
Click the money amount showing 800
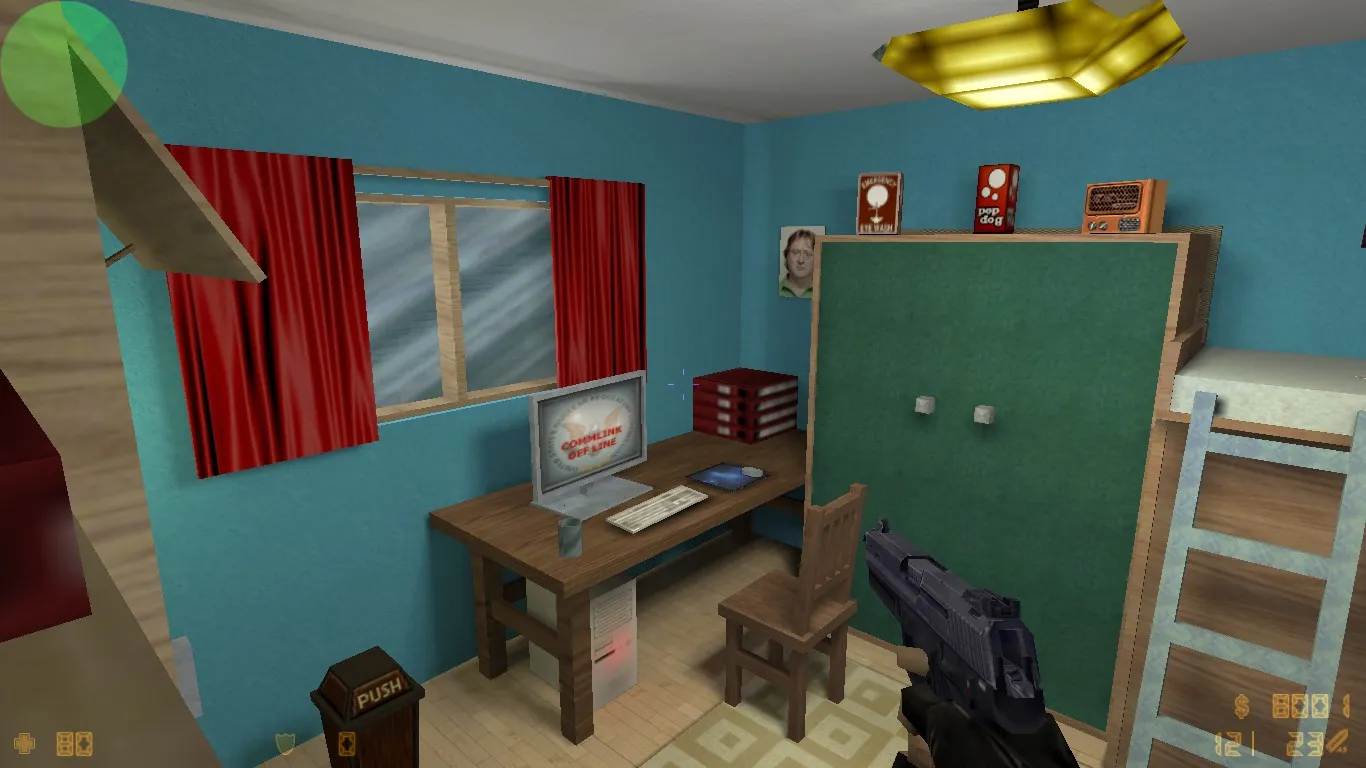(1300, 707)
